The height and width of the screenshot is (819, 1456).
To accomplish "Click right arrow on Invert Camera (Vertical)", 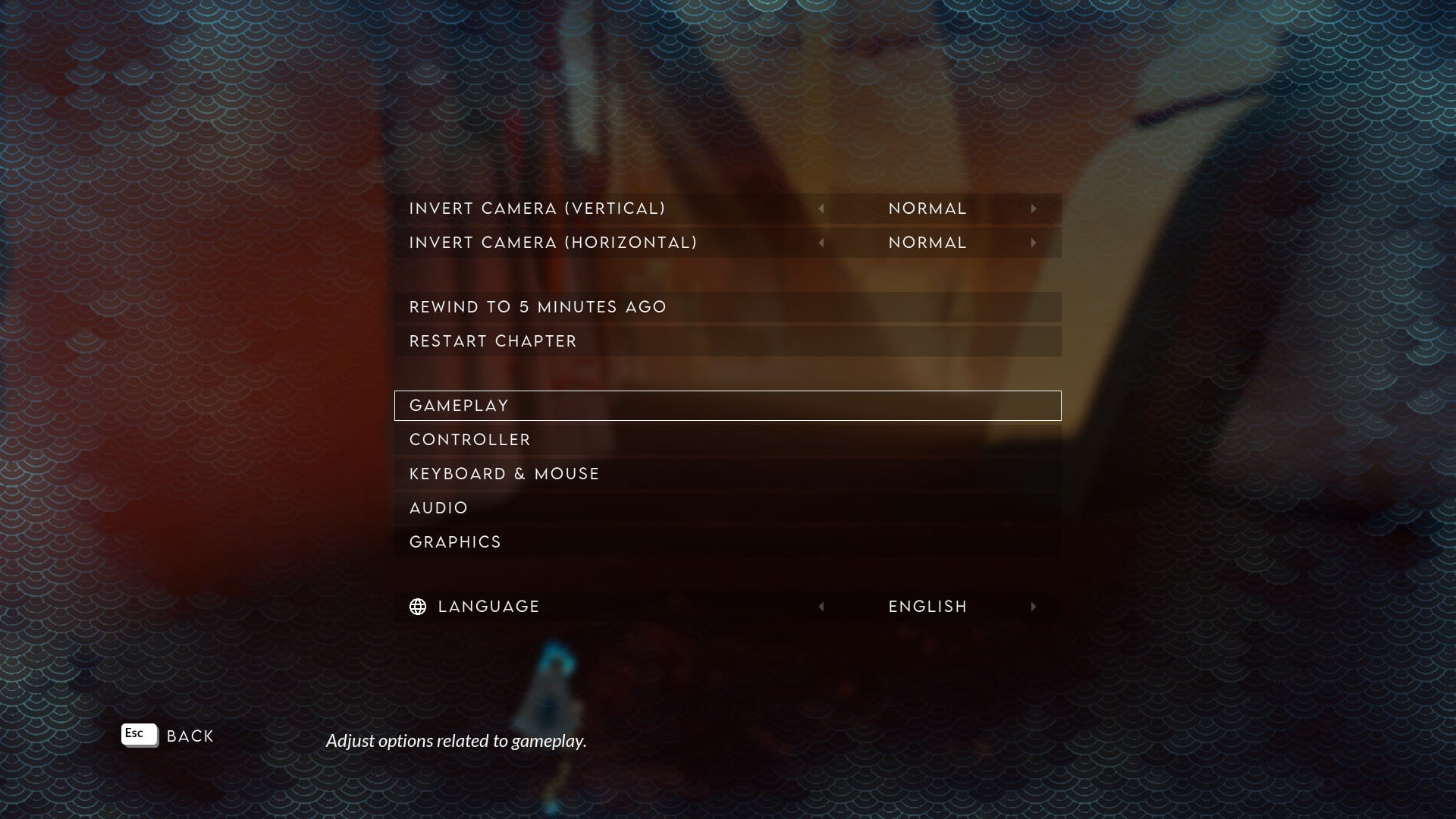I will click(x=1034, y=208).
